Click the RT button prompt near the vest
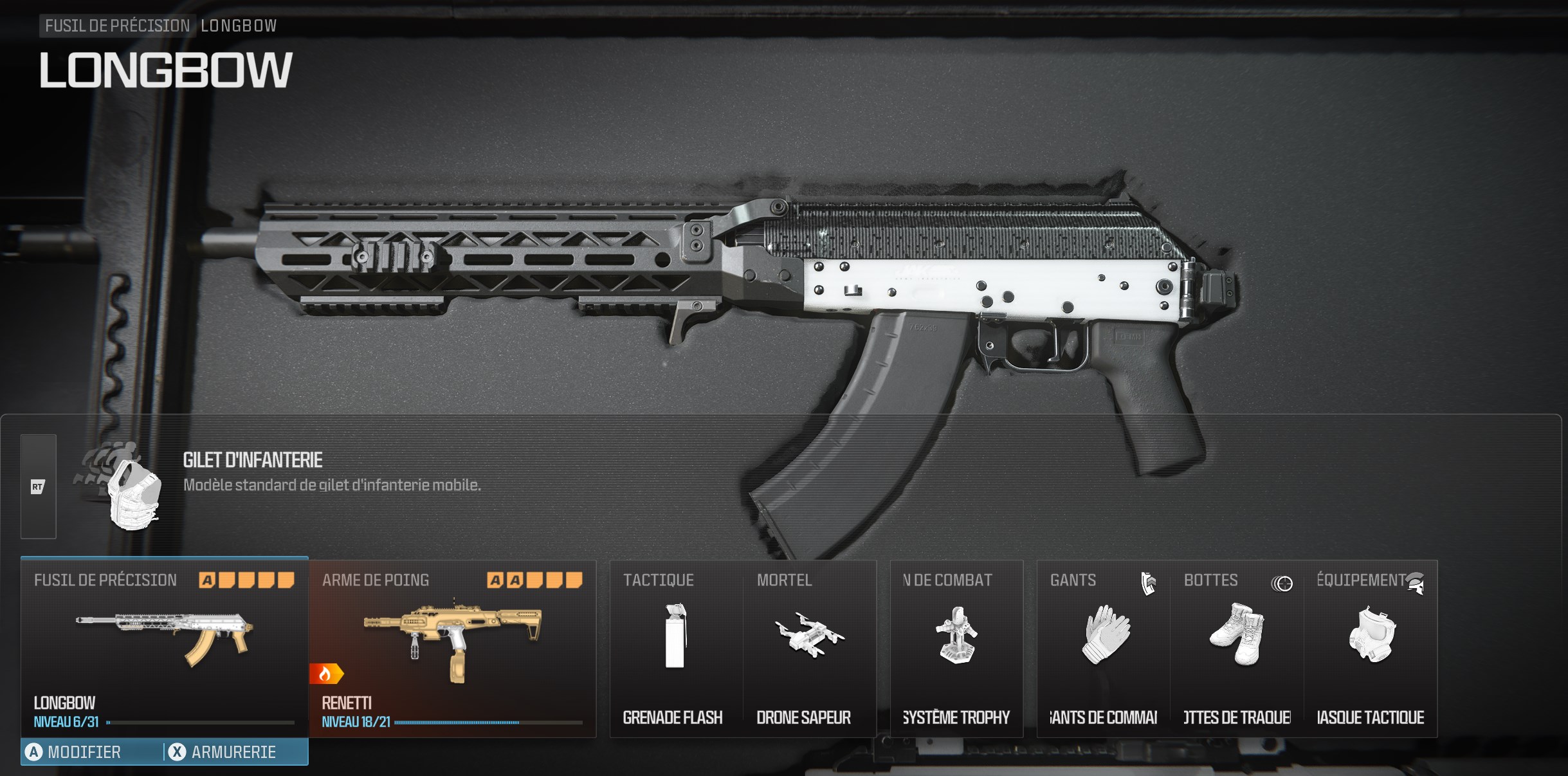The height and width of the screenshot is (776, 1568). coord(38,487)
